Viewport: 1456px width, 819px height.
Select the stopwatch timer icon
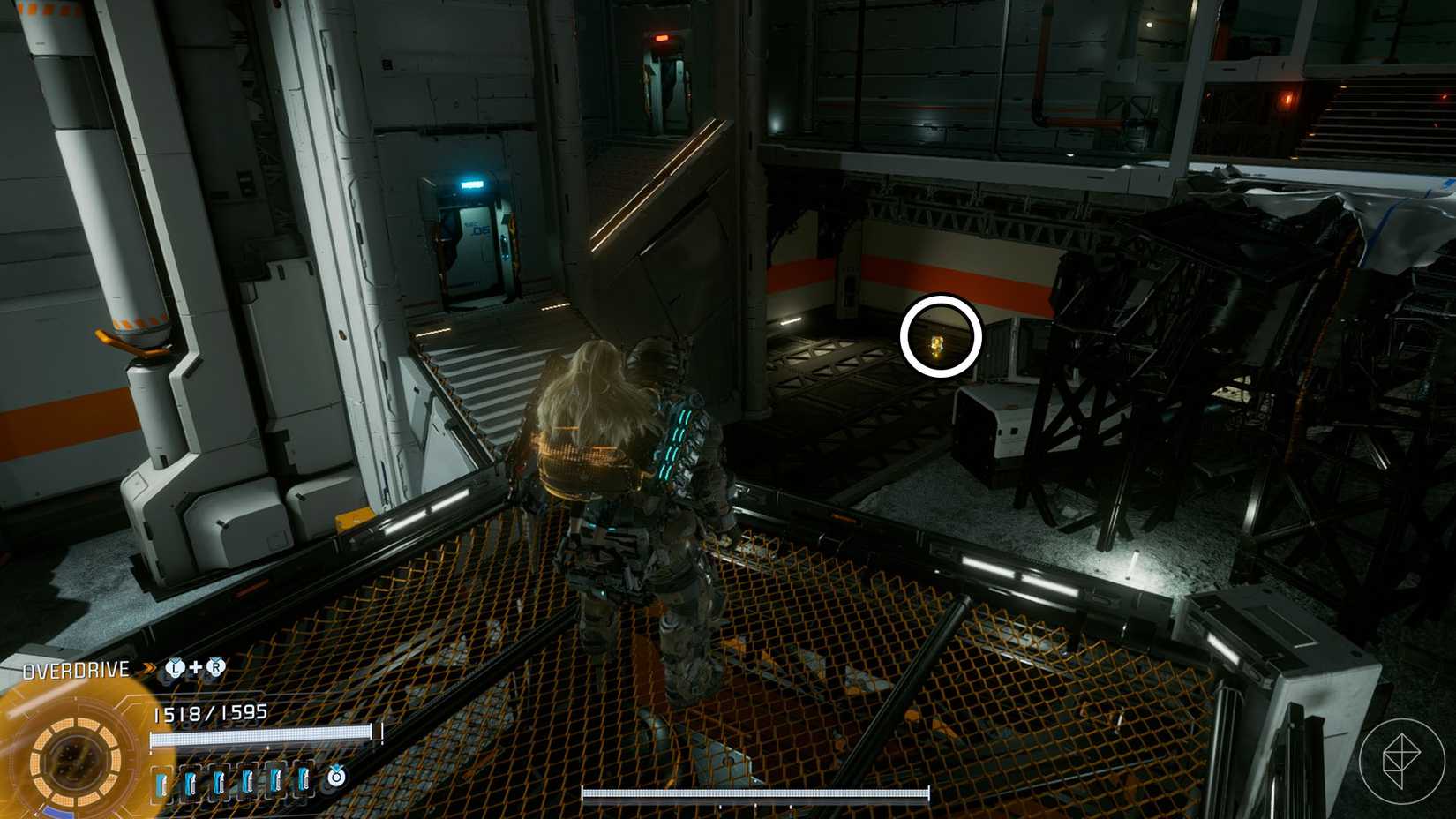pyautogui.click(x=337, y=777)
